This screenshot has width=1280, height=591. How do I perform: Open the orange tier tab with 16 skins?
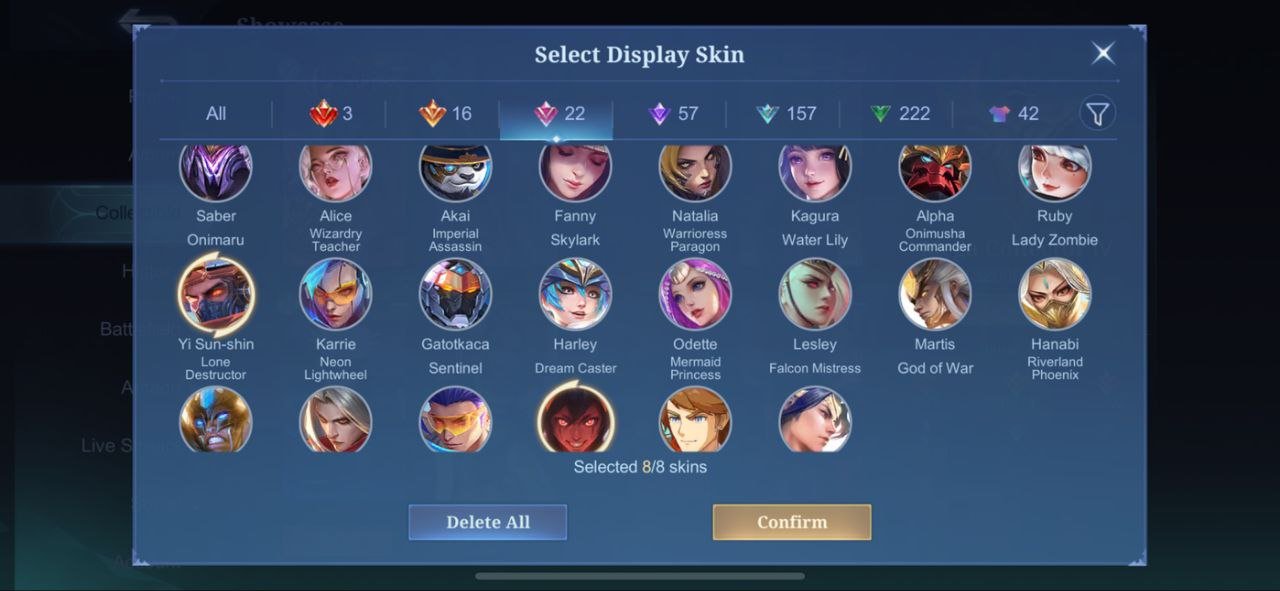[445, 114]
